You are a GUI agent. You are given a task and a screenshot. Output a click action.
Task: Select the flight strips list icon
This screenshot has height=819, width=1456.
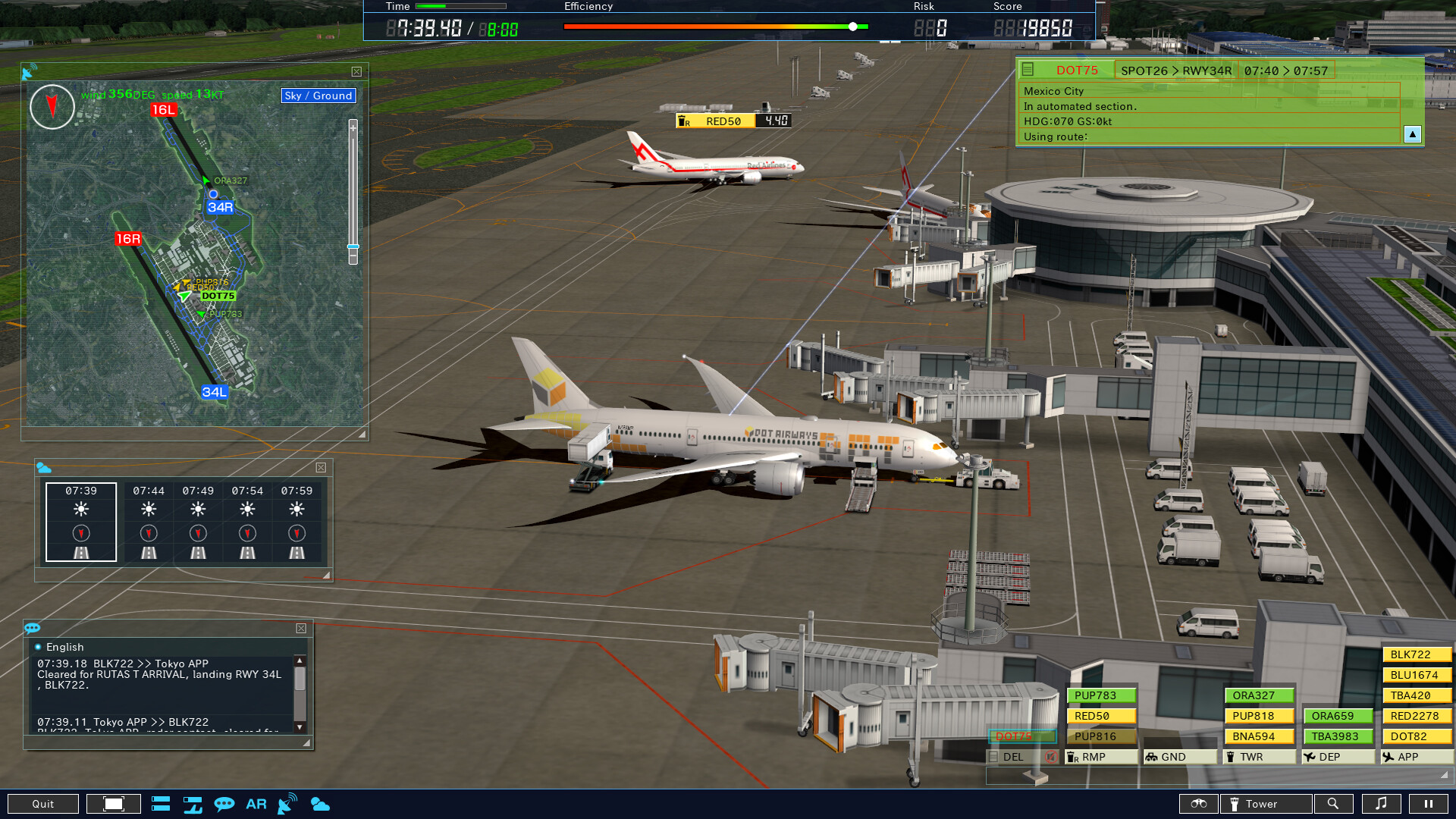click(161, 804)
